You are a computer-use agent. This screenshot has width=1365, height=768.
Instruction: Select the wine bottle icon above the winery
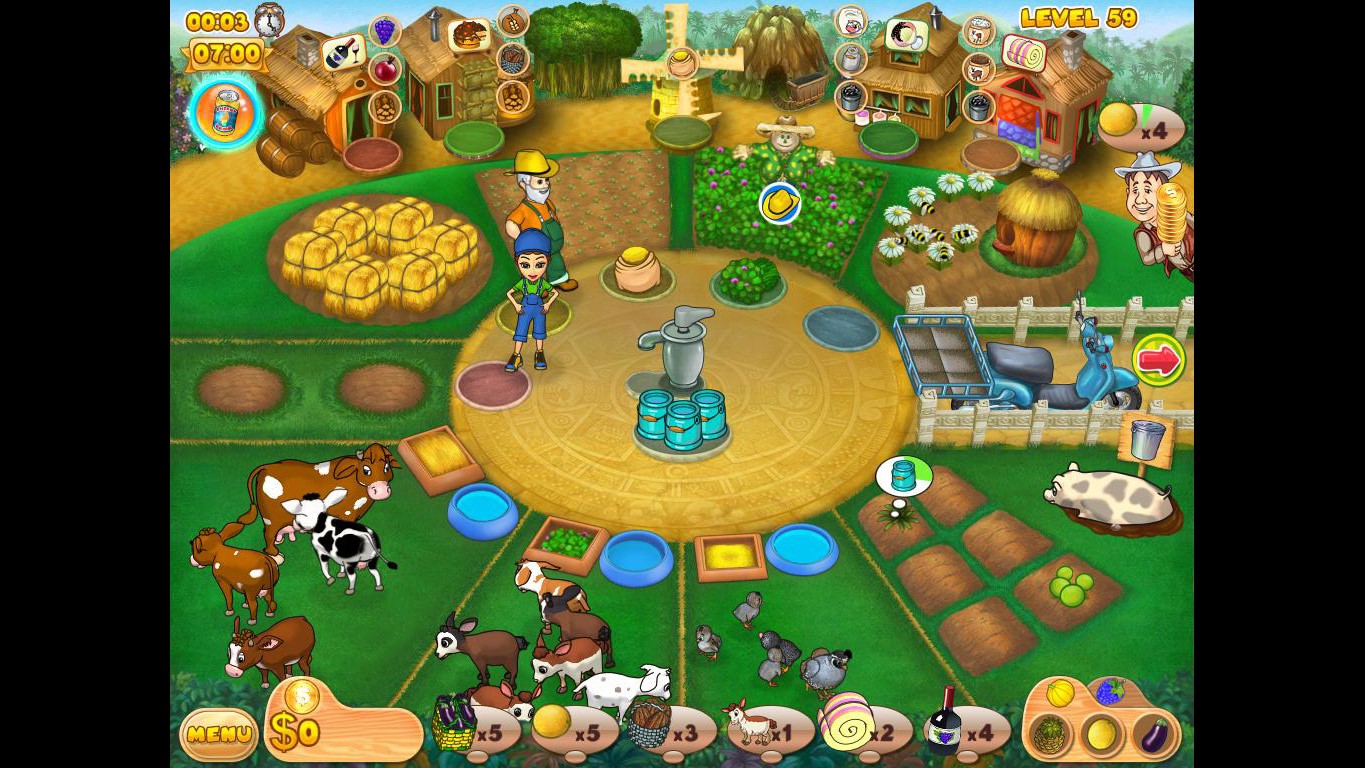344,53
